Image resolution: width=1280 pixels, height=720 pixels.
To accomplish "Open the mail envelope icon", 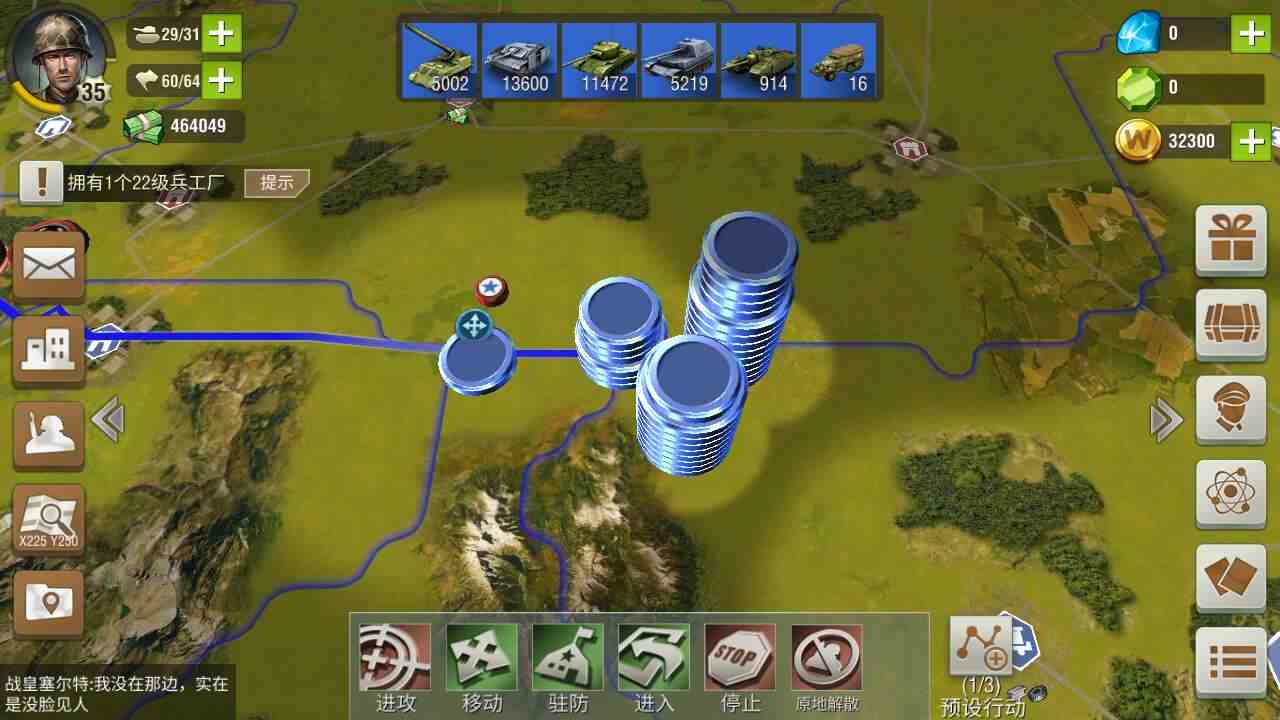I will point(48,267).
